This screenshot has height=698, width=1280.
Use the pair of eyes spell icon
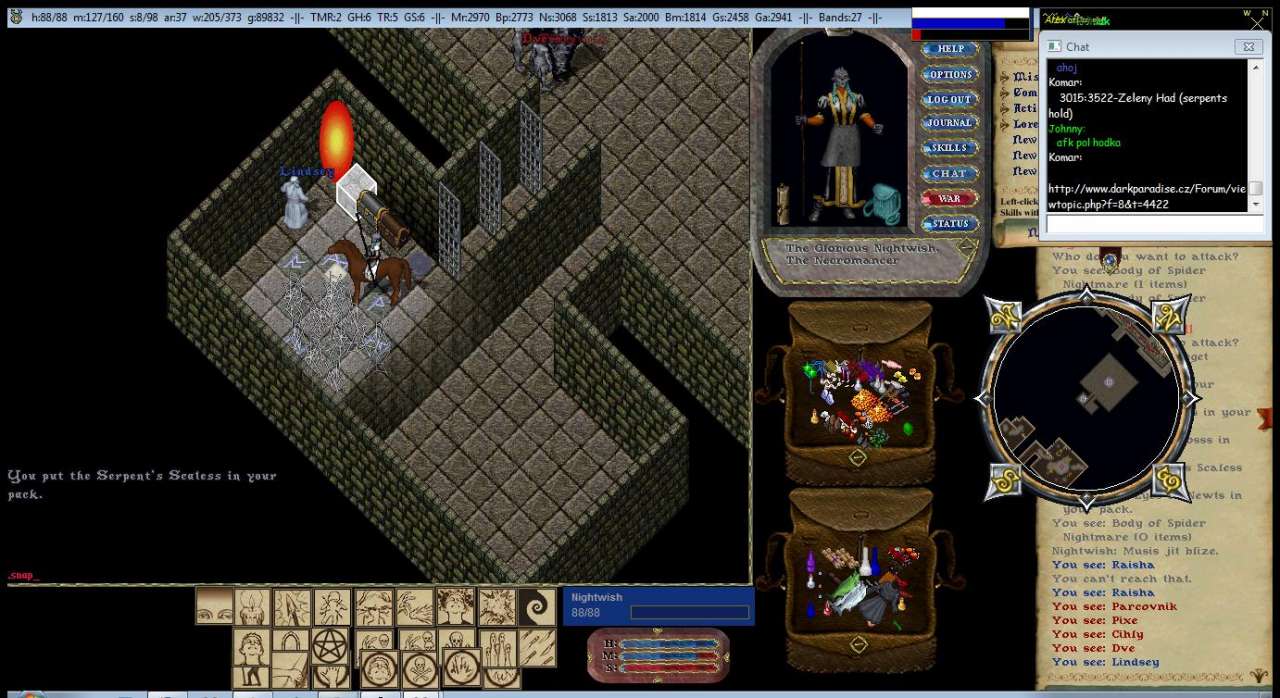(214, 607)
